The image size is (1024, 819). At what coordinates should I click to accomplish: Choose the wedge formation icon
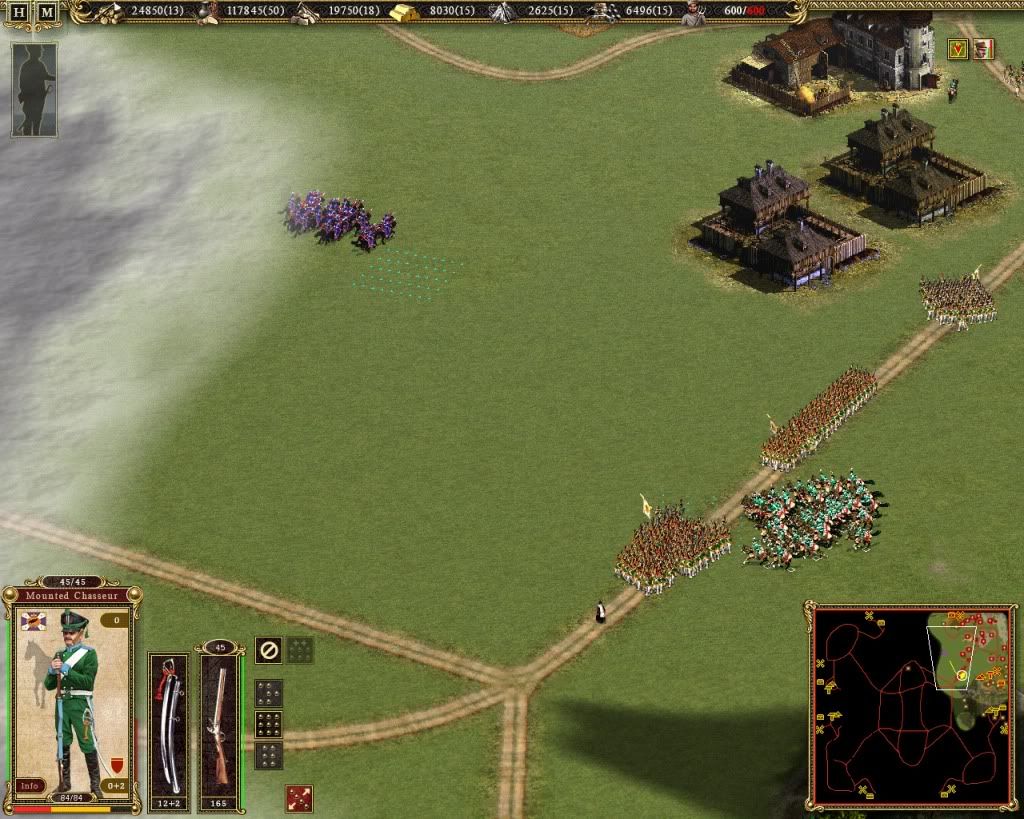(268, 692)
